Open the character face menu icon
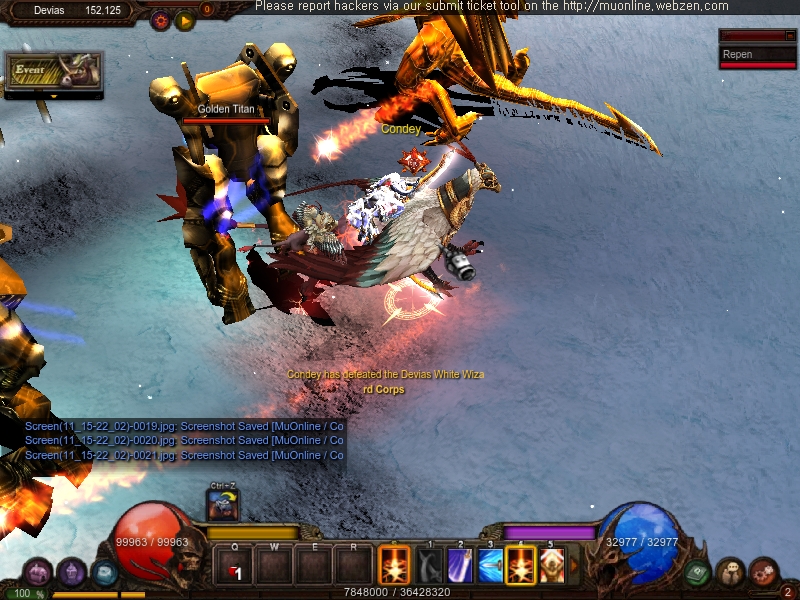Image resolution: width=800 pixels, height=600 pixels. tap(730, 572)
